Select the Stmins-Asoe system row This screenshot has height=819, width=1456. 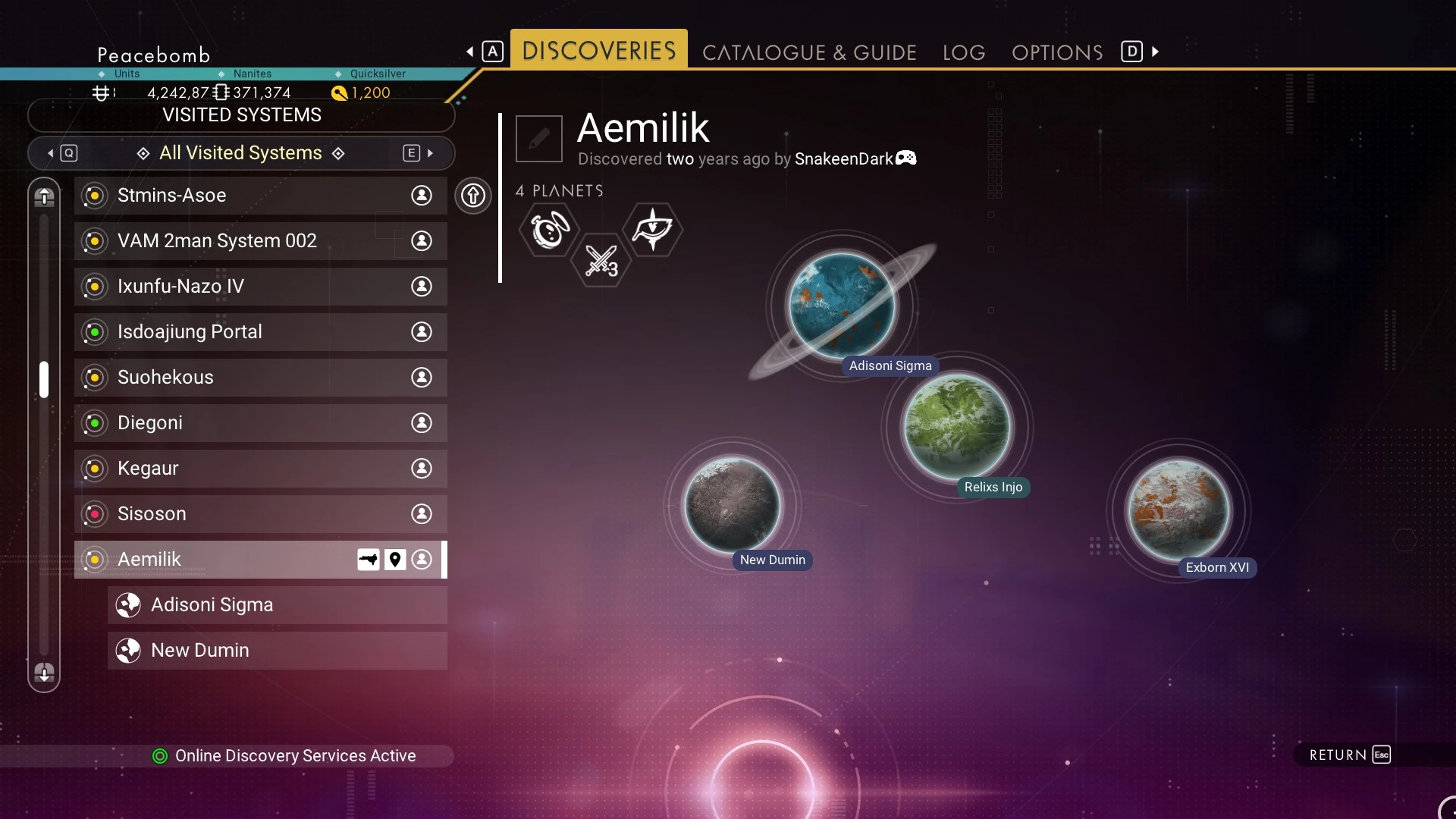260,196
